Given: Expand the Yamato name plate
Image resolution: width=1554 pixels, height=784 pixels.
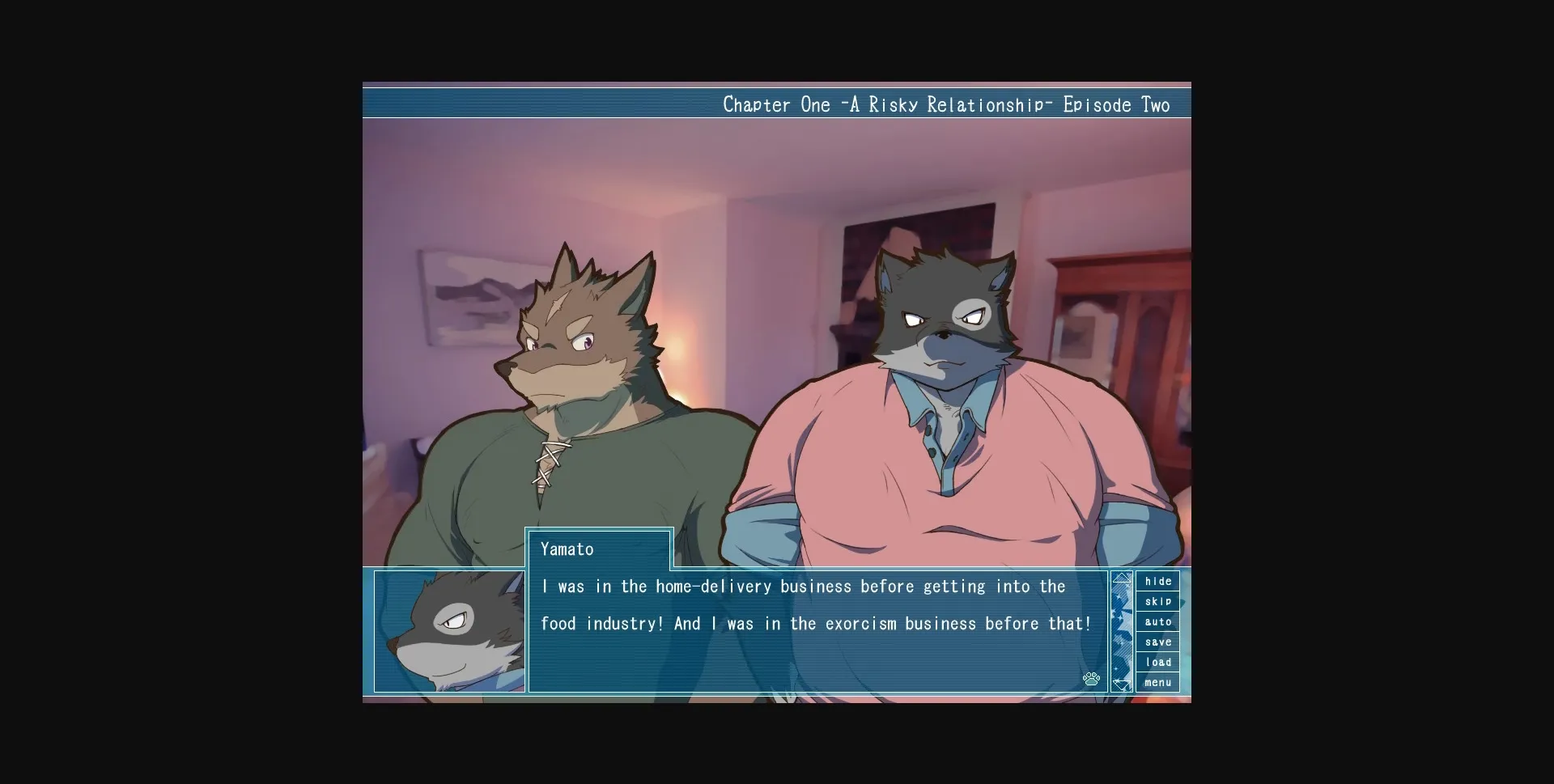Looking at the screenshot, I should (599, 549).
